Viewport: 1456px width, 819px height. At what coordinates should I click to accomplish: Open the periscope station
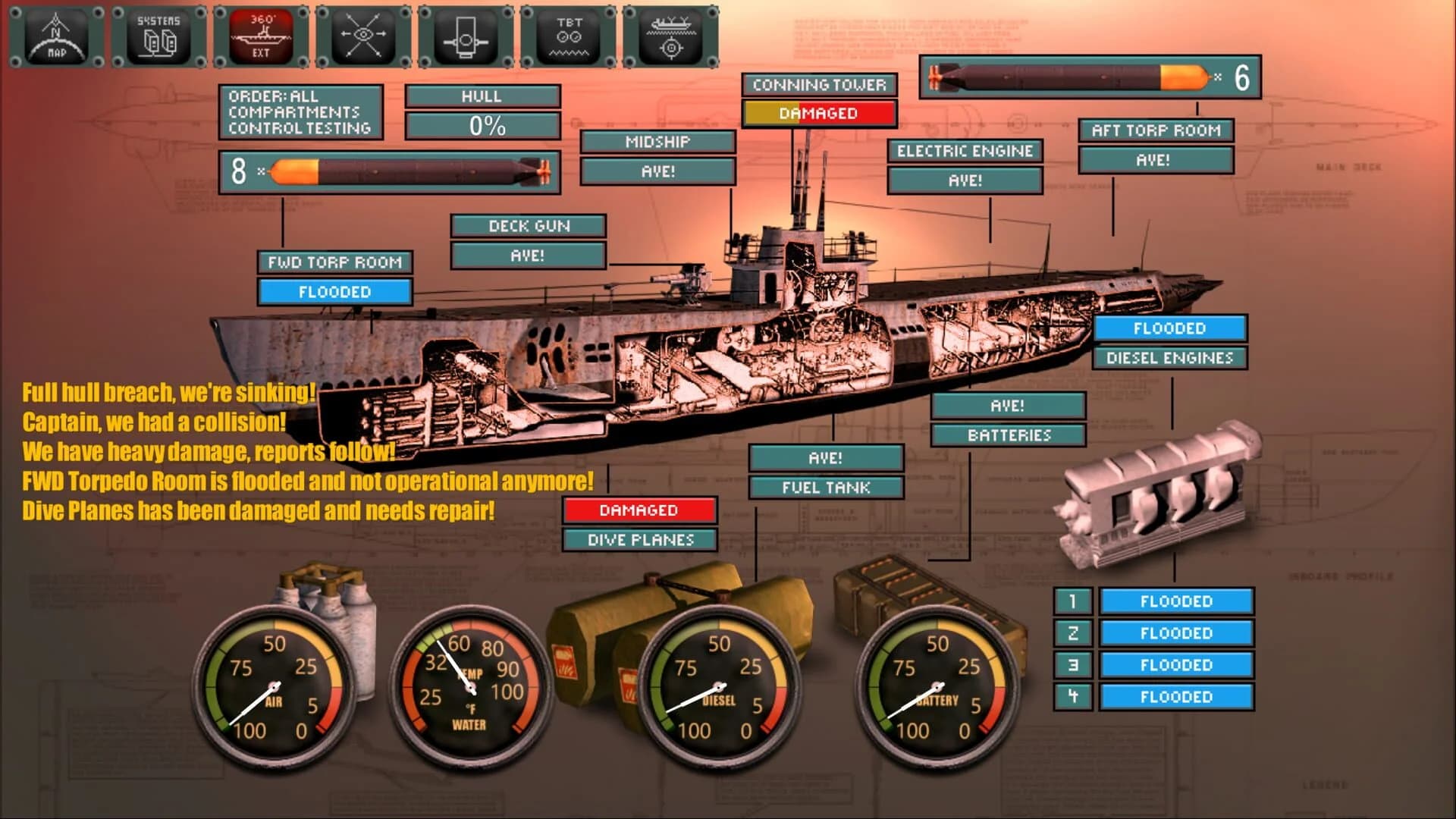pyautogui.click(x=465, y=33)
